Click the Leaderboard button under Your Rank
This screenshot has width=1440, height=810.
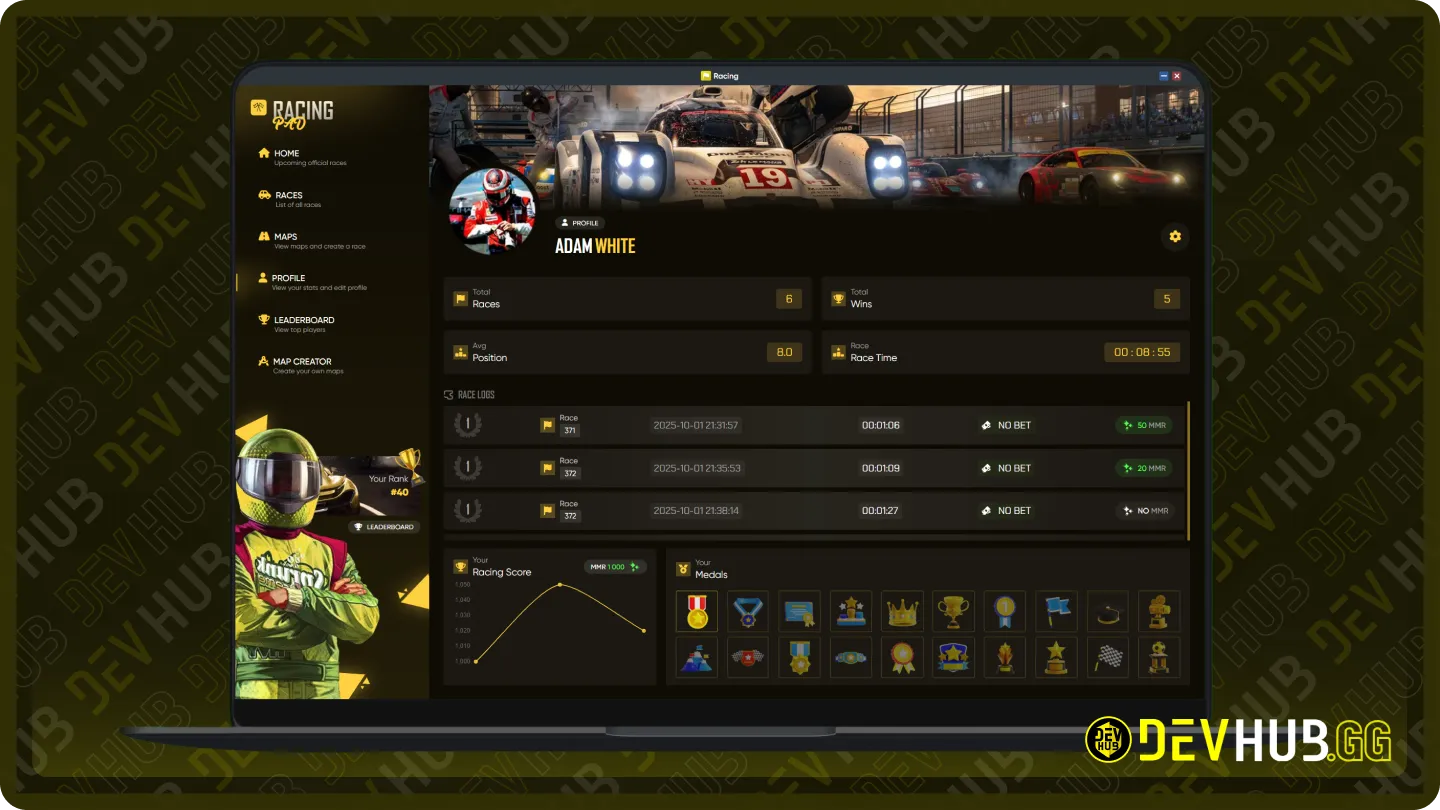(x=384, y=527)
